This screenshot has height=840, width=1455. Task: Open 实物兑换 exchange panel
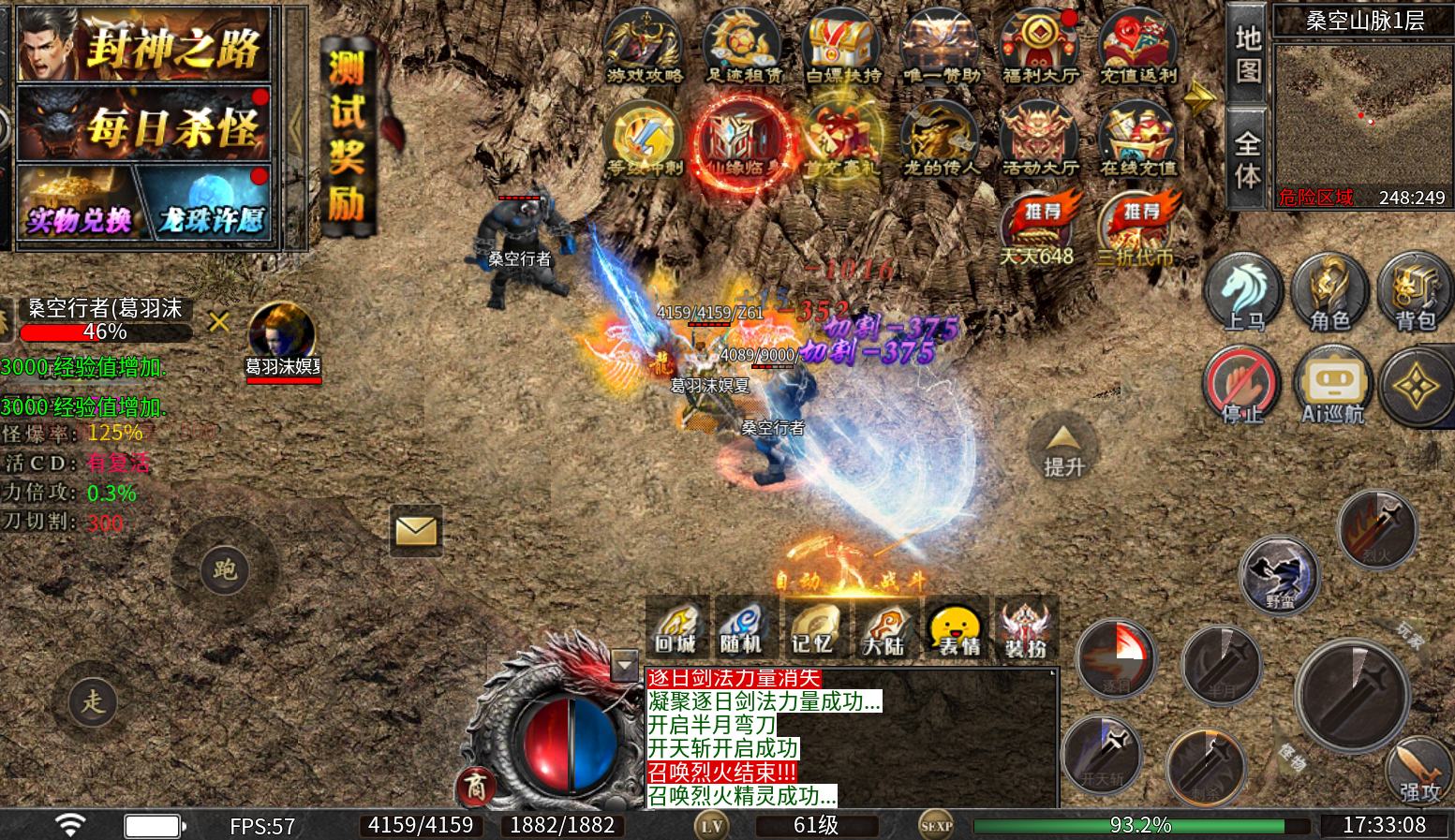78,208
